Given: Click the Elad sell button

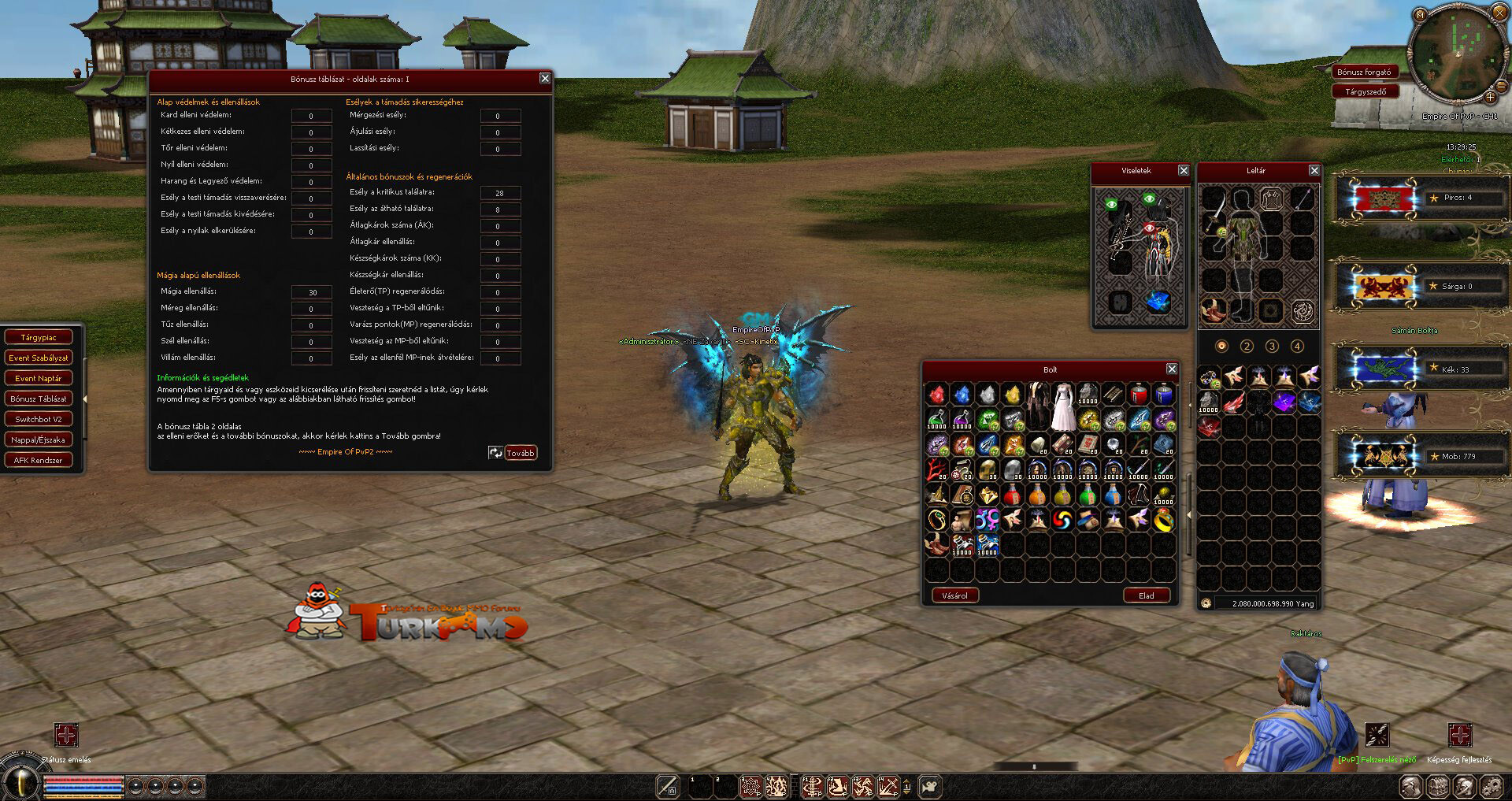Looking at the screenshot, I should [1146, 595].
